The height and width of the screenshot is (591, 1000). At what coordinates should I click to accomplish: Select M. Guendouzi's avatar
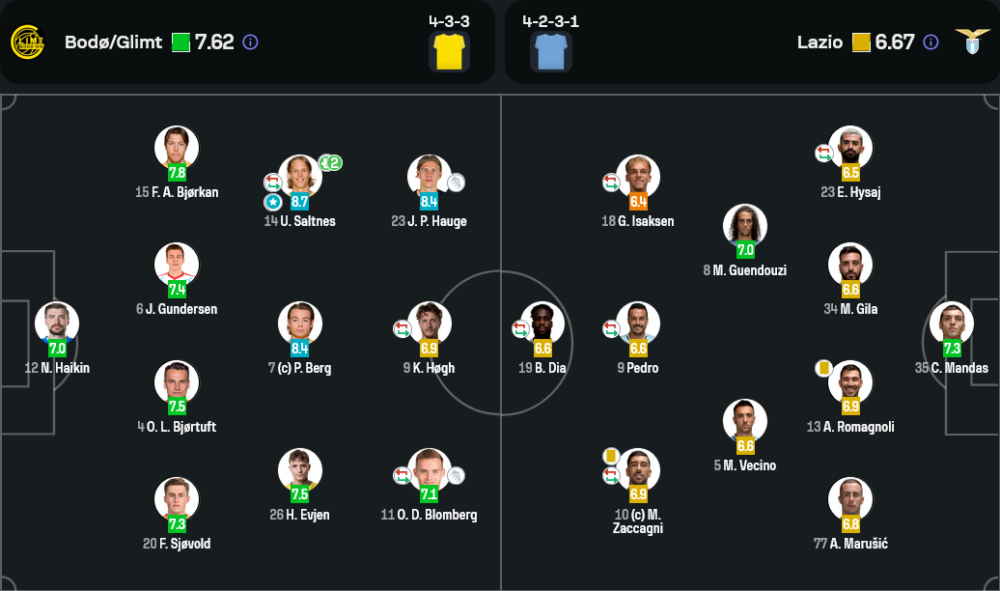[745, 226]
